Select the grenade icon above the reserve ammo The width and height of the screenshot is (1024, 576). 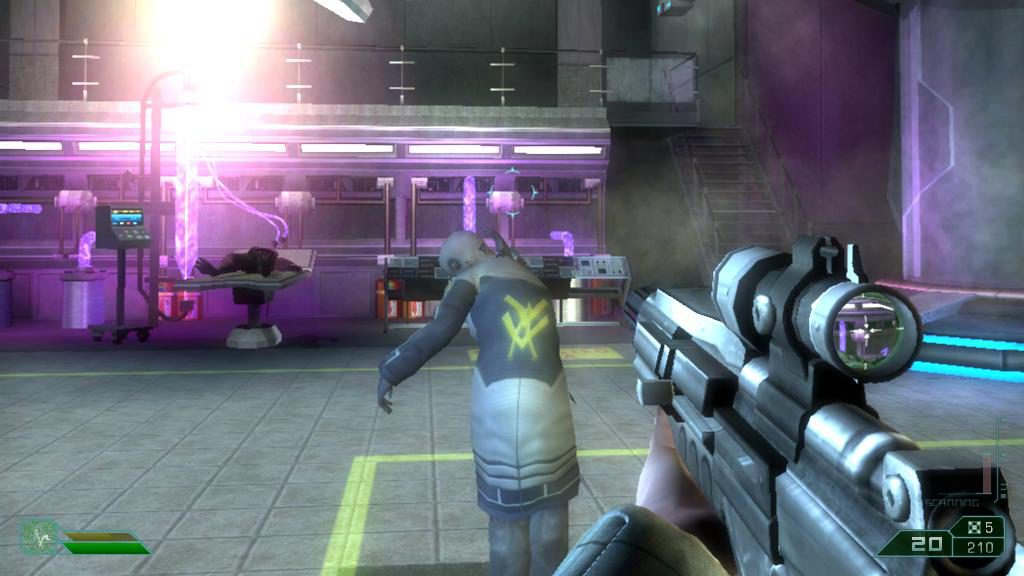point(969,527)
